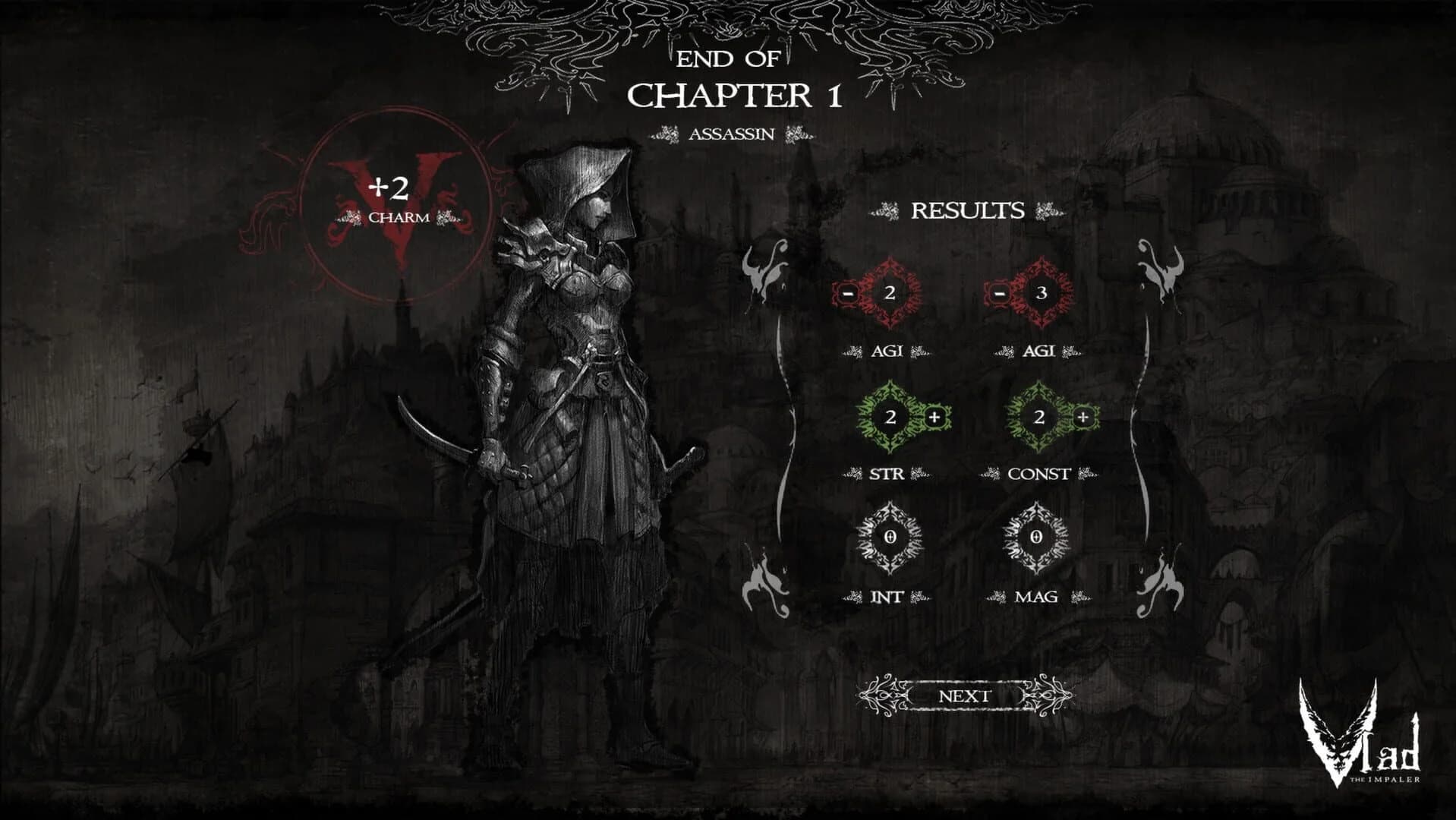The width and height of the screenshot is (1456, 820).
Task: Click the RESULTS heading
Action: click(969, 208)
